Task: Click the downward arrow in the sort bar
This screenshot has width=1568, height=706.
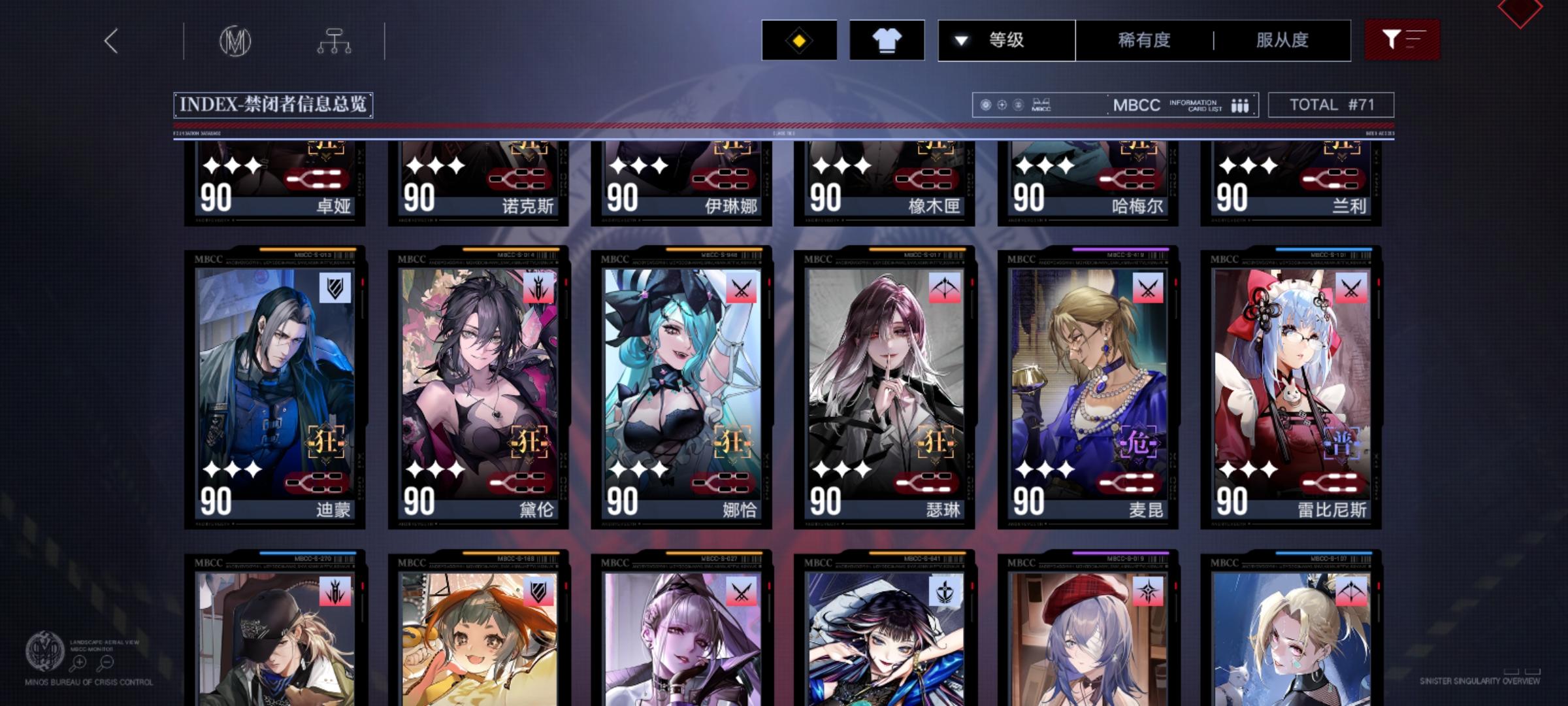Action: [960, 40]
